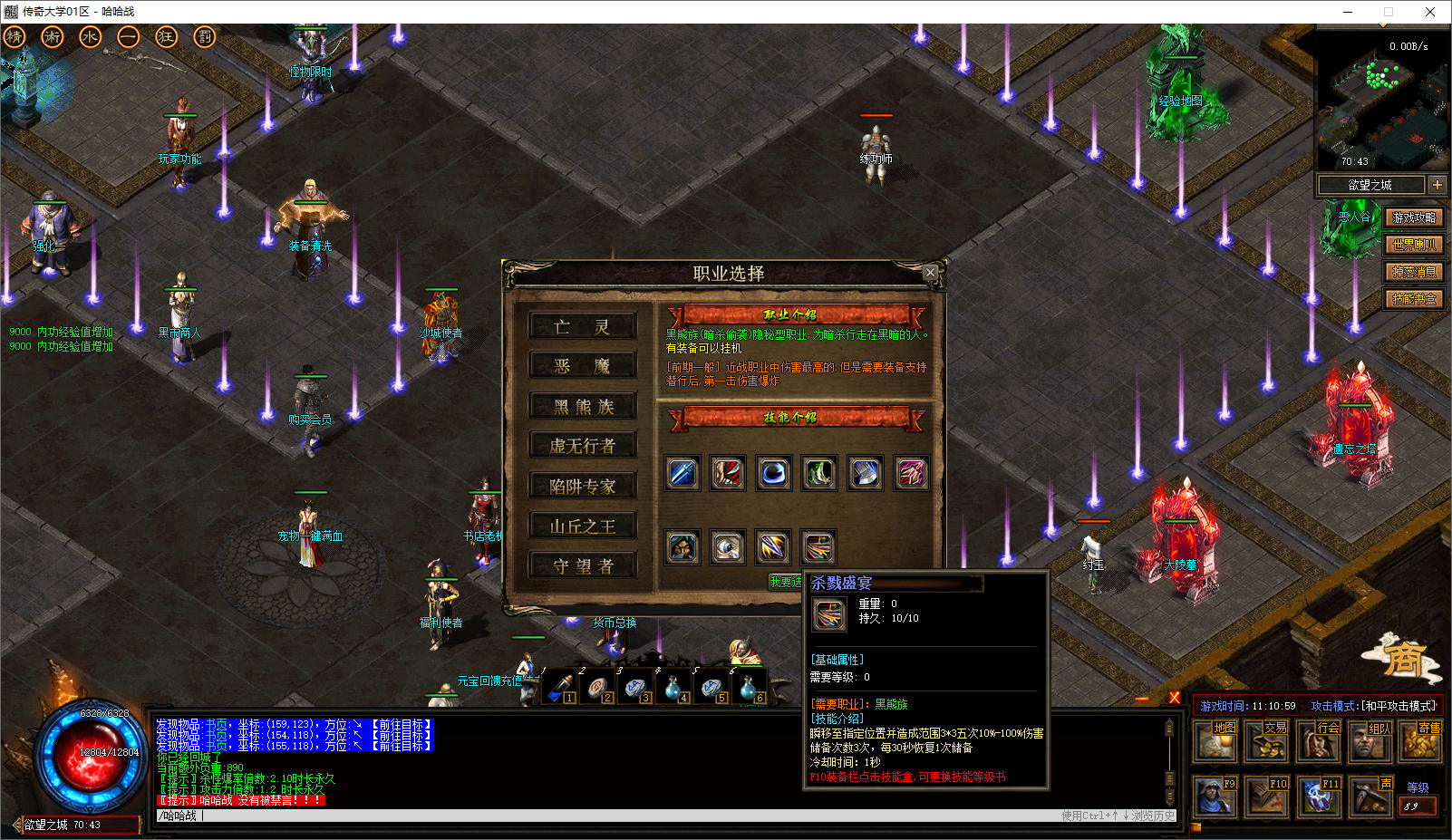Open the 技能书盒 skill book box

tap(1414, 299)
